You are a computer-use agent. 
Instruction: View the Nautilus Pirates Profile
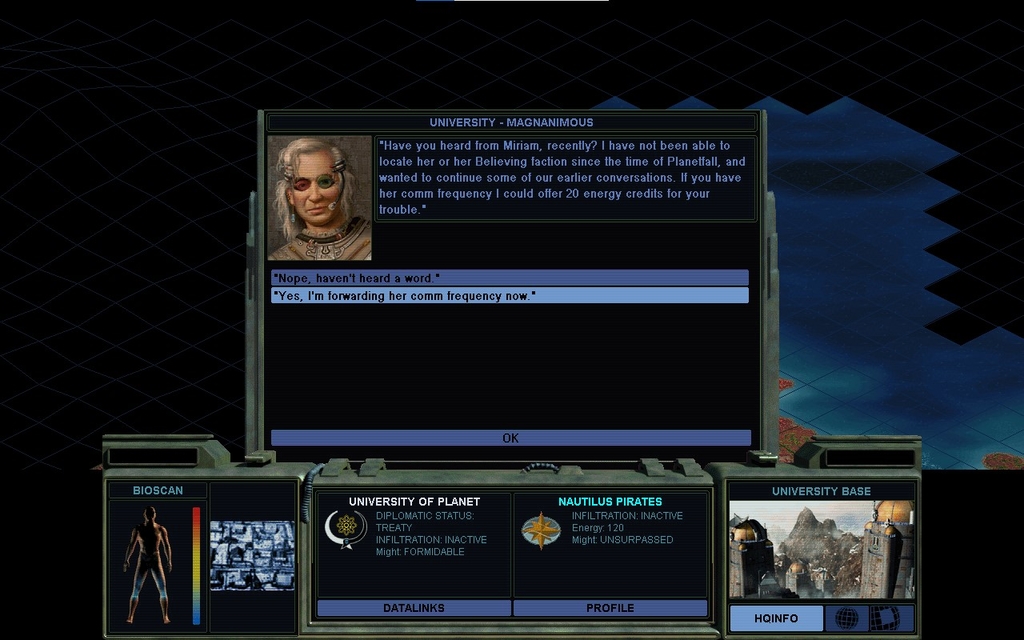[x=610, y=607]
